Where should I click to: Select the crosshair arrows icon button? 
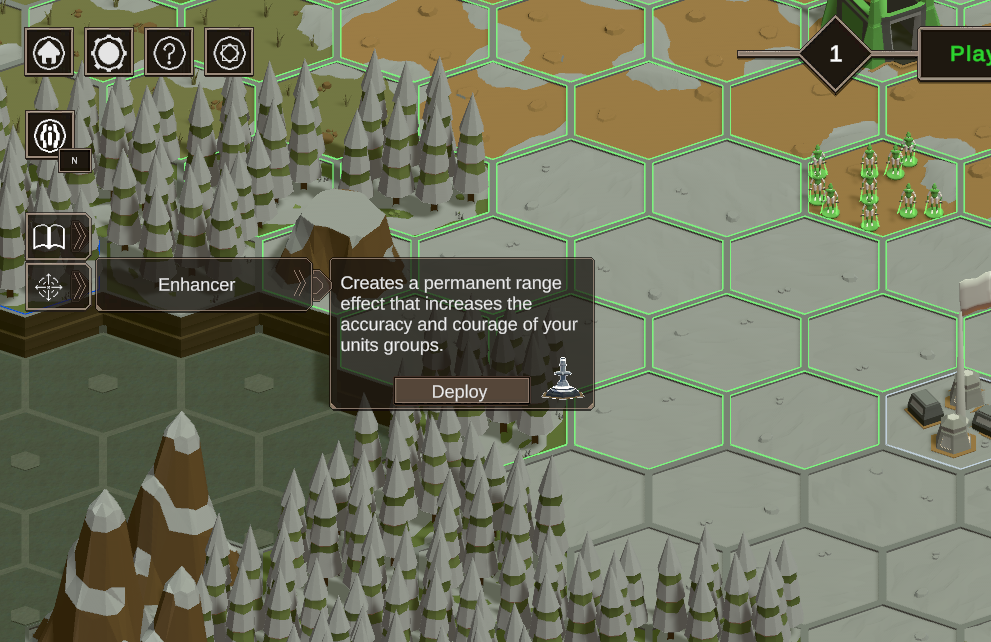[49, 287]
